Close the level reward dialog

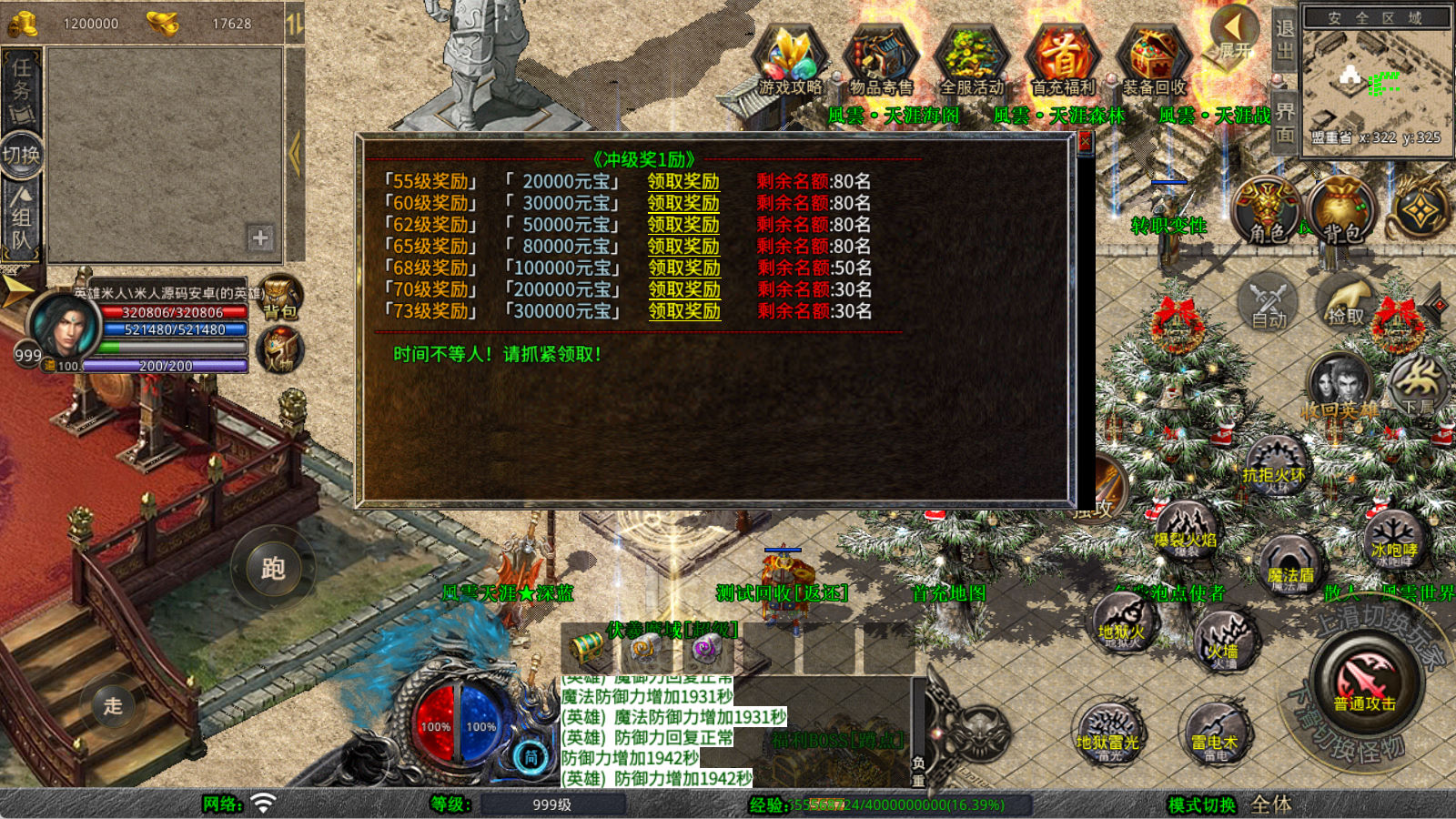pyautogui.click(x=1085, y=143)
